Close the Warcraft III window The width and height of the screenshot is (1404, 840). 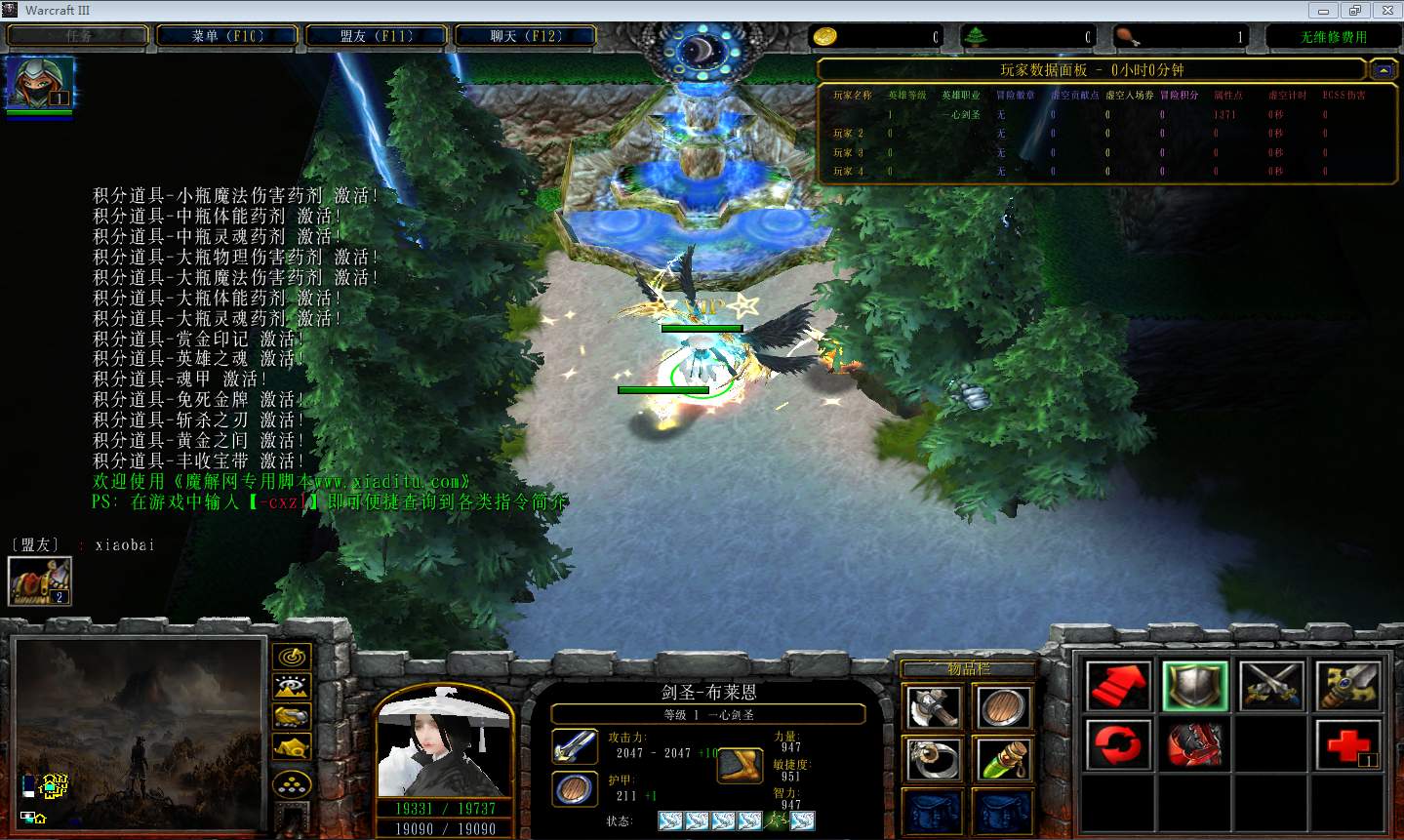1386,11
